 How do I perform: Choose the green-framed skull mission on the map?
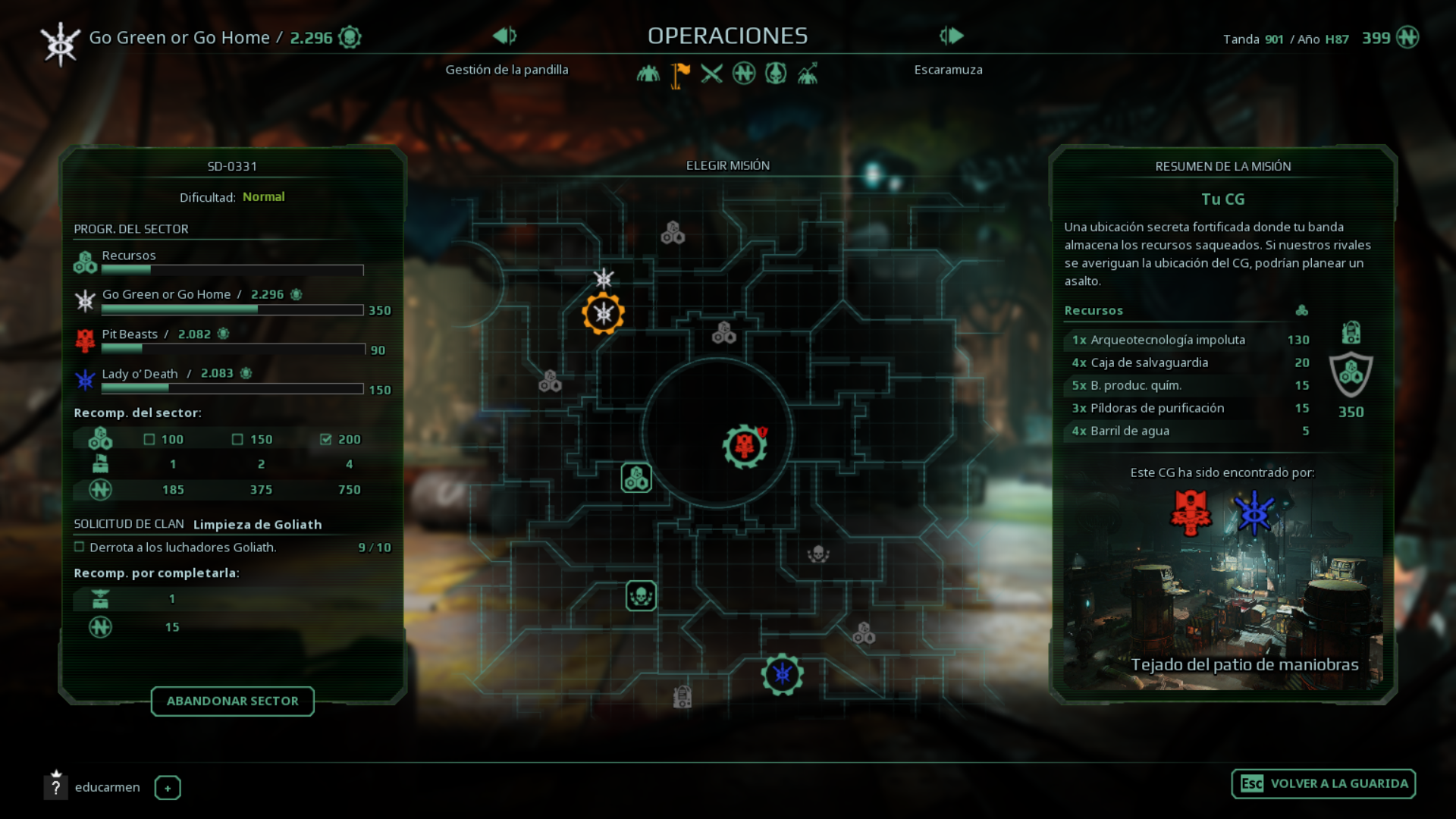[641, 596]
